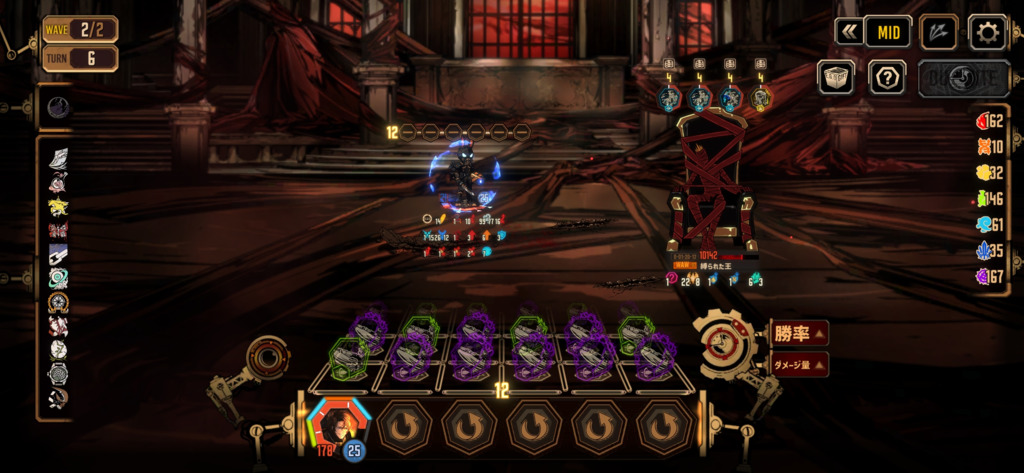The image size is (1024, 473).
Task: Click the red wrath resource icon
Action: click(983, 122)
